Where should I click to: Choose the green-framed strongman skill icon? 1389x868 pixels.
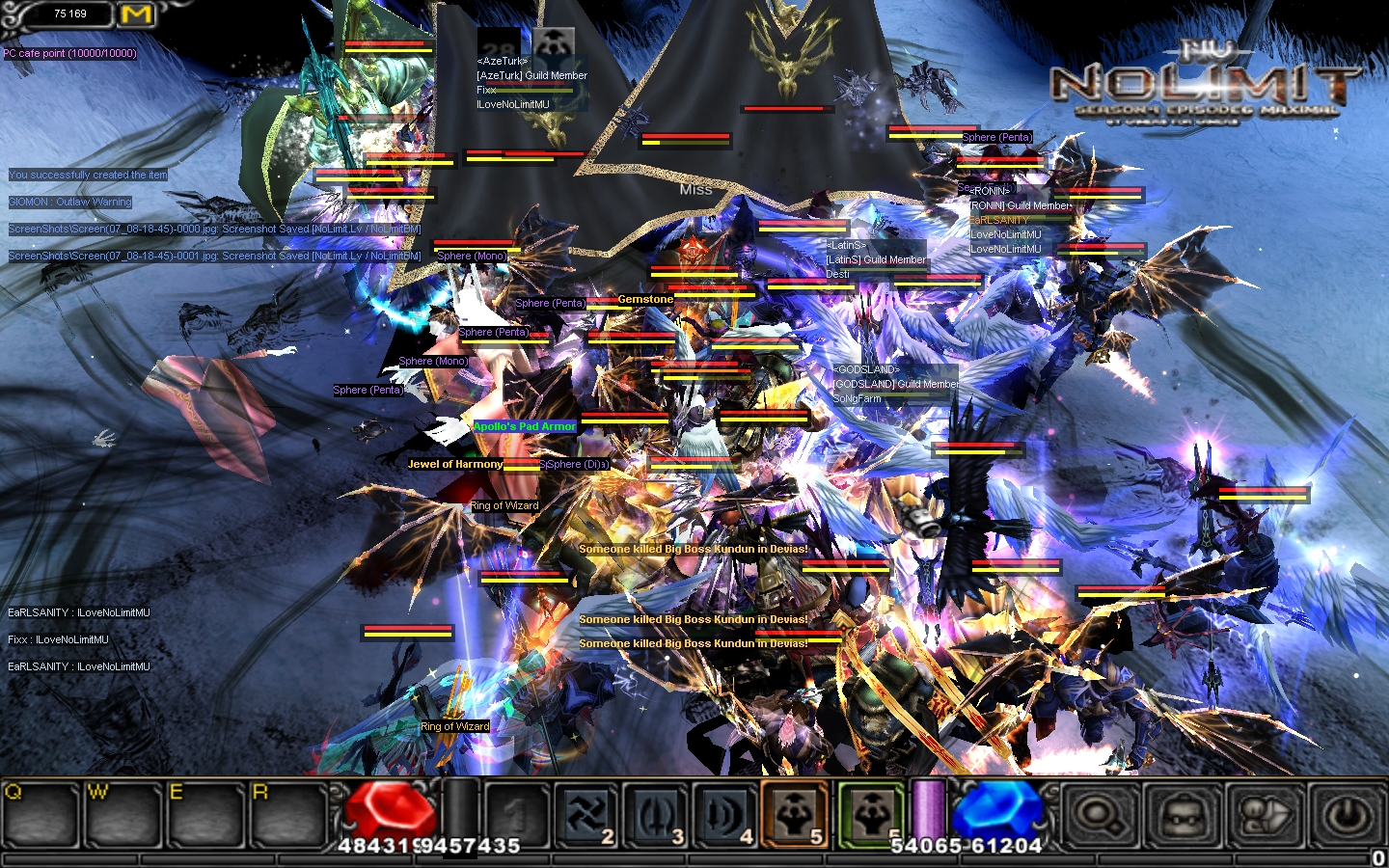click(x=870, y=815)
